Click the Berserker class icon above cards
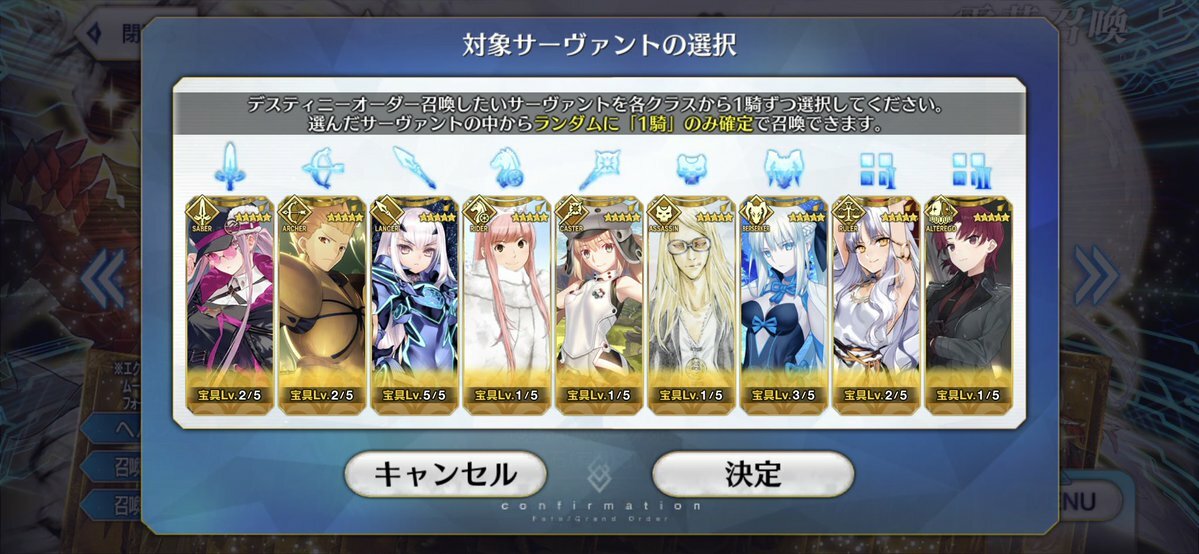 coord(783,166)
